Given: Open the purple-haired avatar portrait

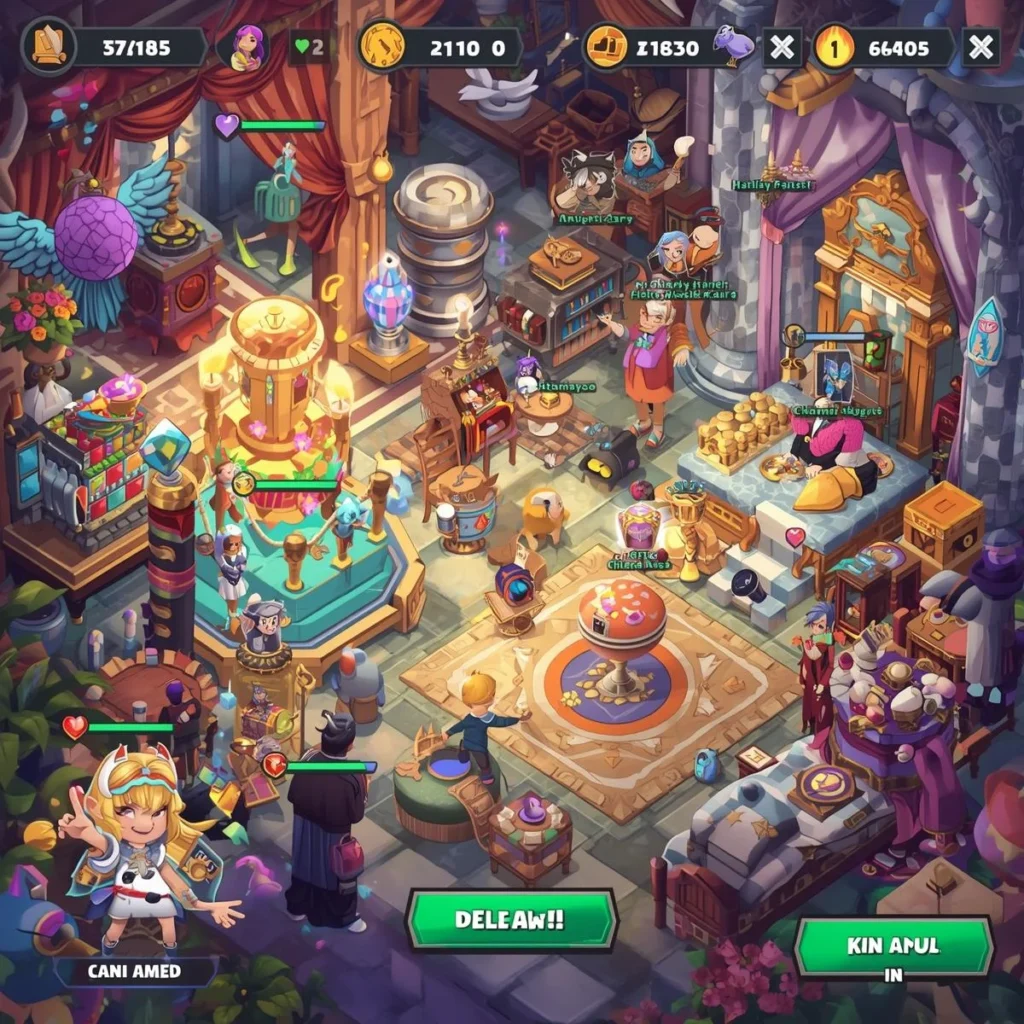Looking at the screenshot, I should [247, 47].
